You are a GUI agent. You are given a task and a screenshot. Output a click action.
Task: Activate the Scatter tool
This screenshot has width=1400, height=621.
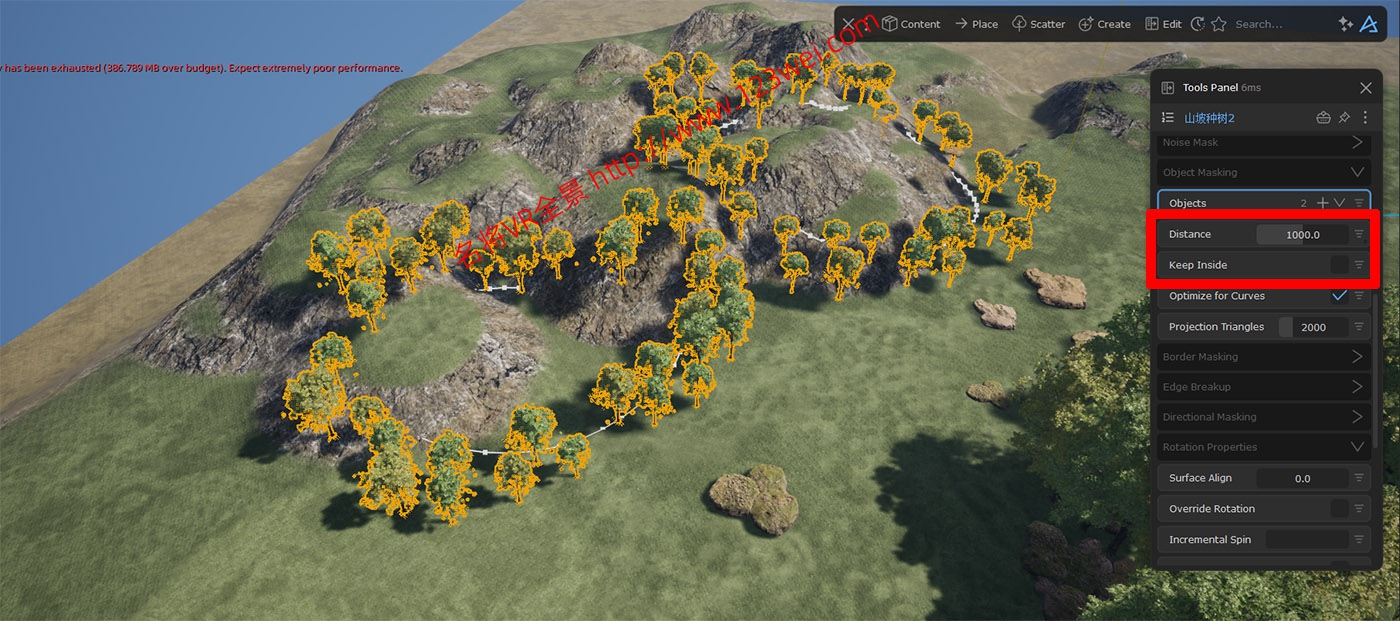tap(1038, 24)
